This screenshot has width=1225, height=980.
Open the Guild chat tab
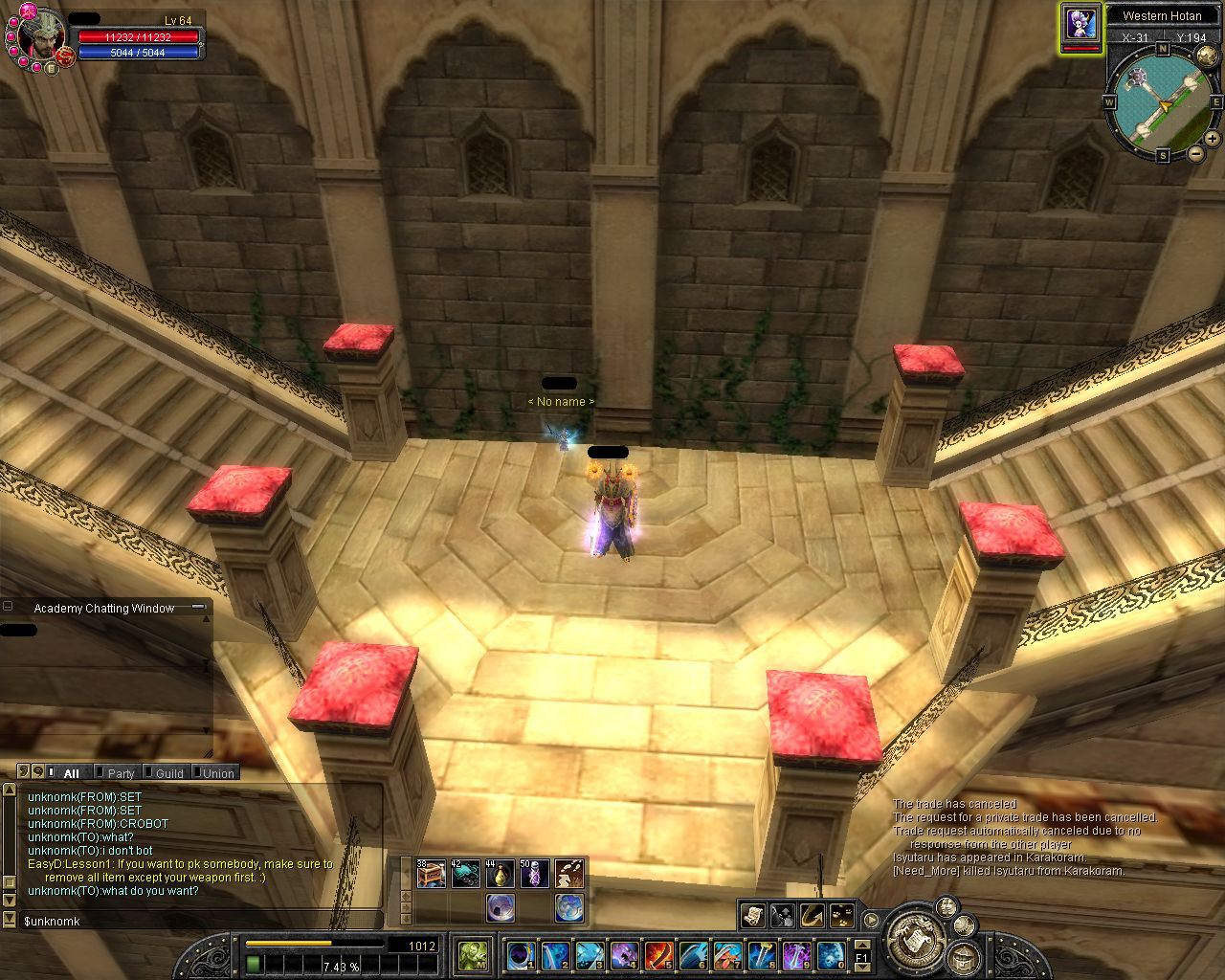pos(168,773)
